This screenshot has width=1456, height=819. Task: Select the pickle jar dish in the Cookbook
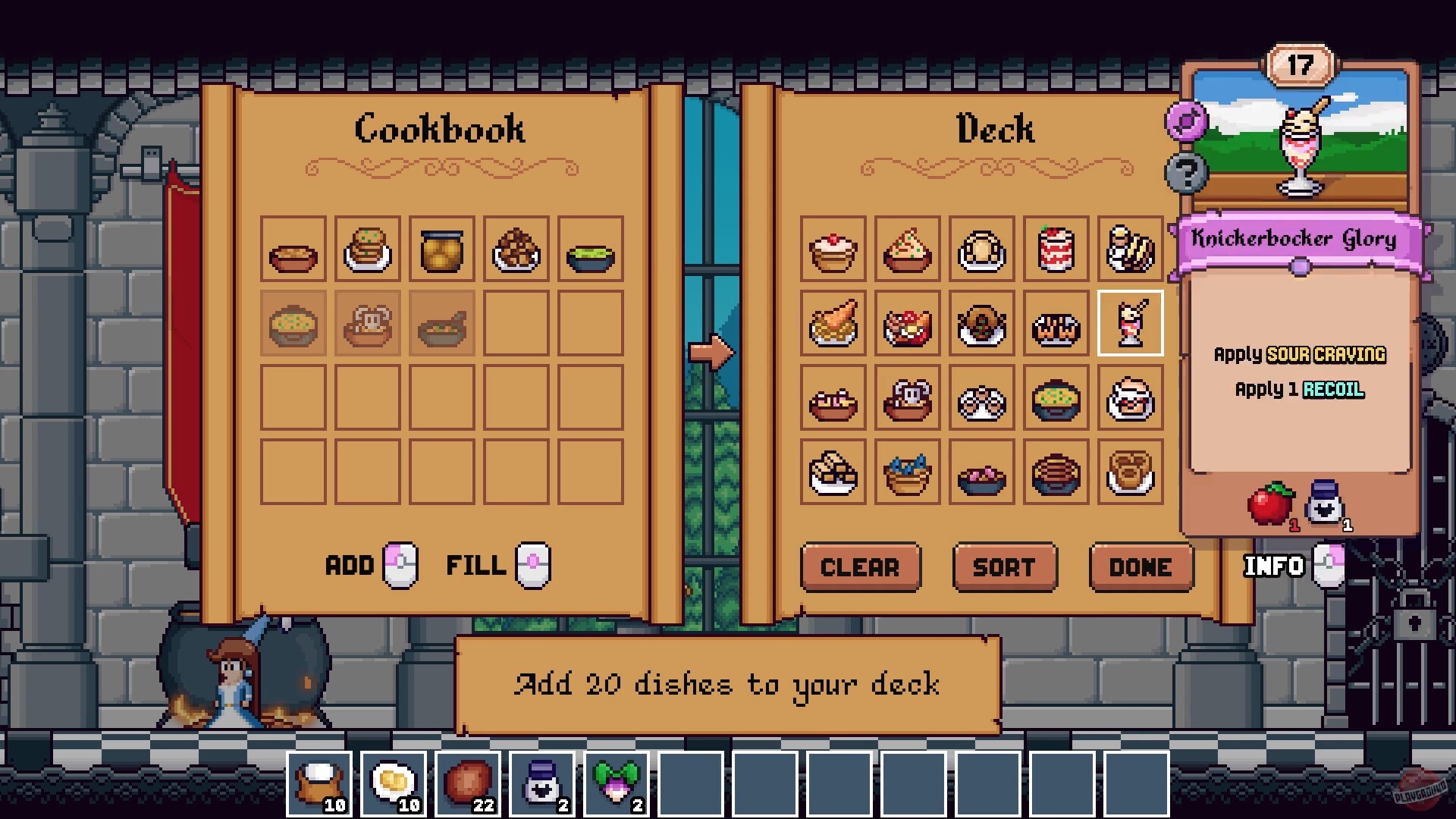click(x=442, y=252)
